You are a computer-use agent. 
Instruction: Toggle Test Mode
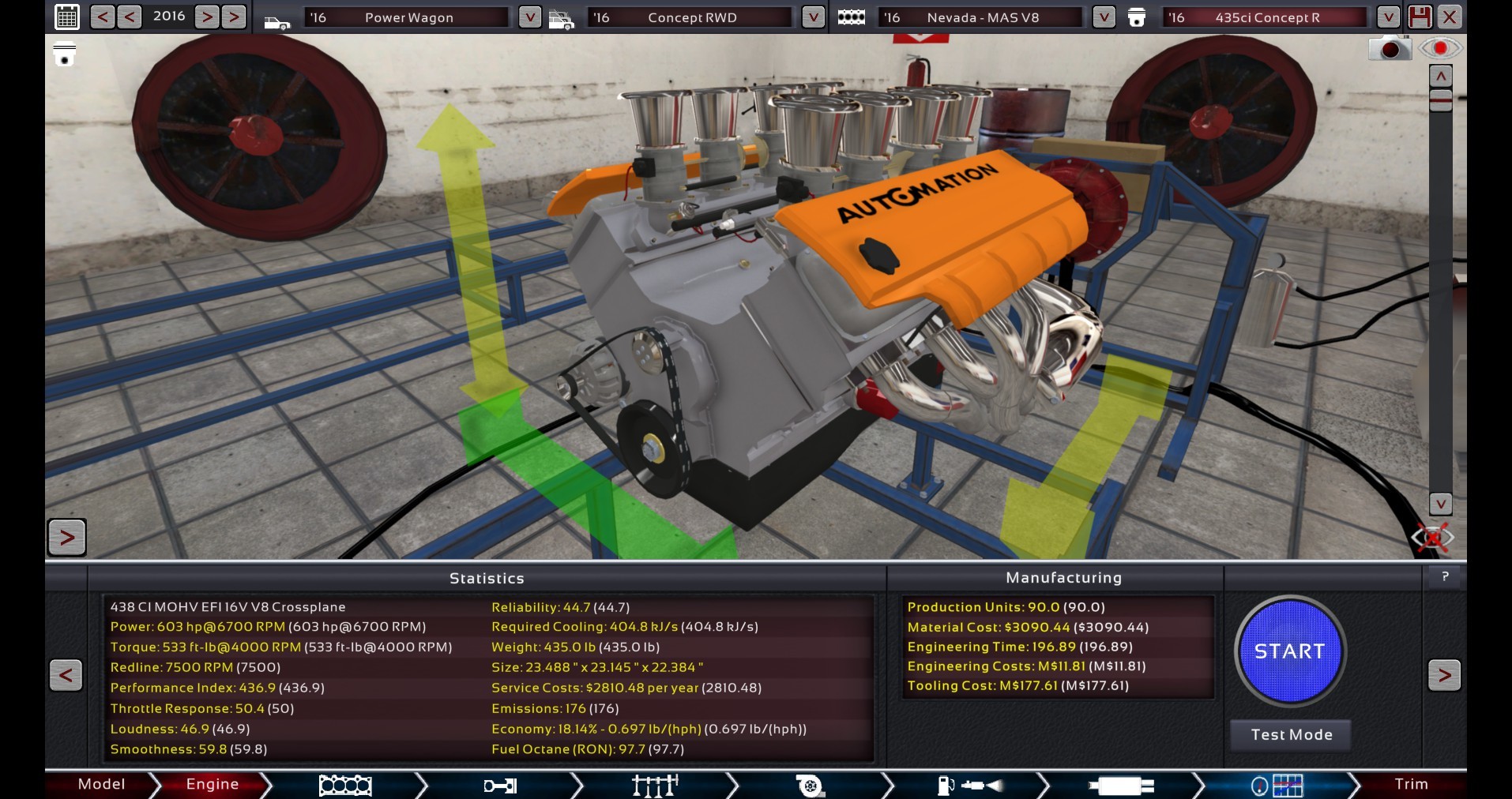(1291, 735)
